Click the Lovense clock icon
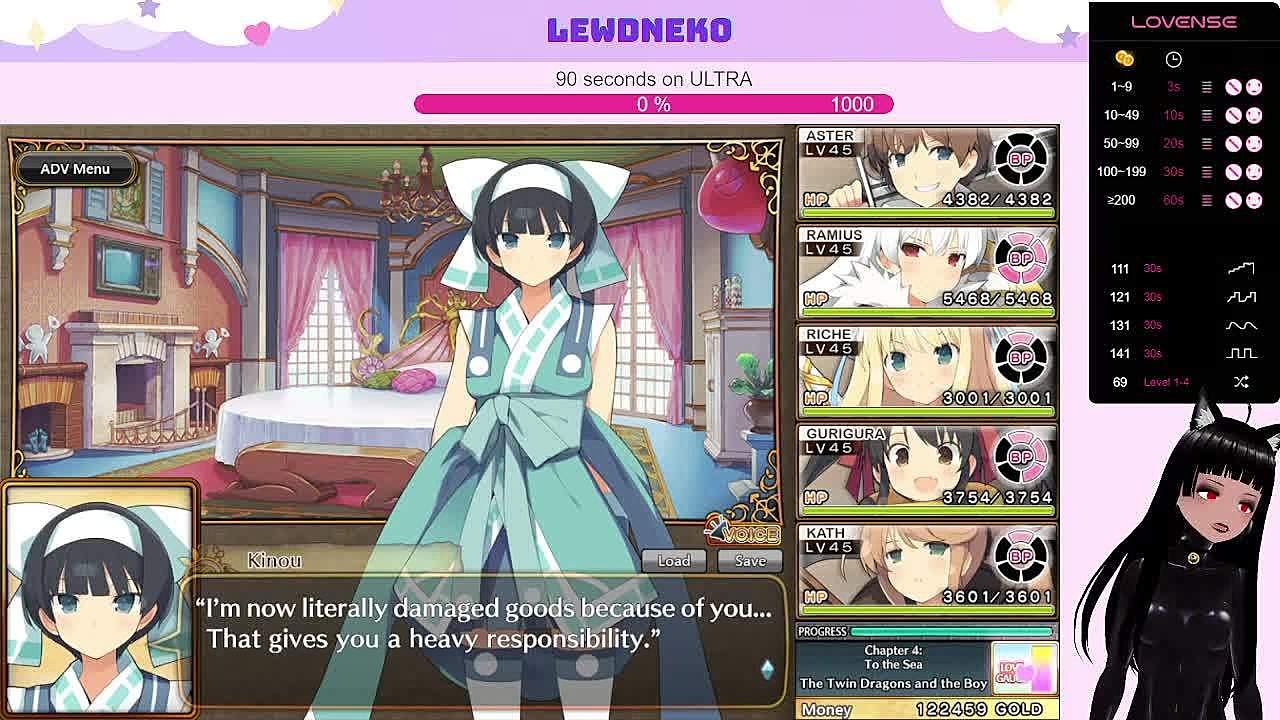Image resolution: width=1280 pixels, height=720 pixels. click(x=1173, y=60)
